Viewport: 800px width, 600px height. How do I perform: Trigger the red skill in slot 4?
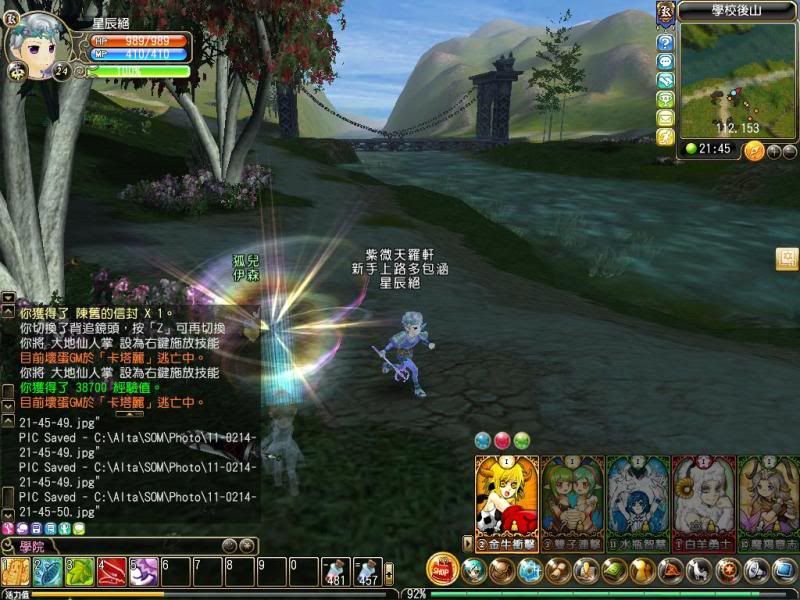coord(111,572)
